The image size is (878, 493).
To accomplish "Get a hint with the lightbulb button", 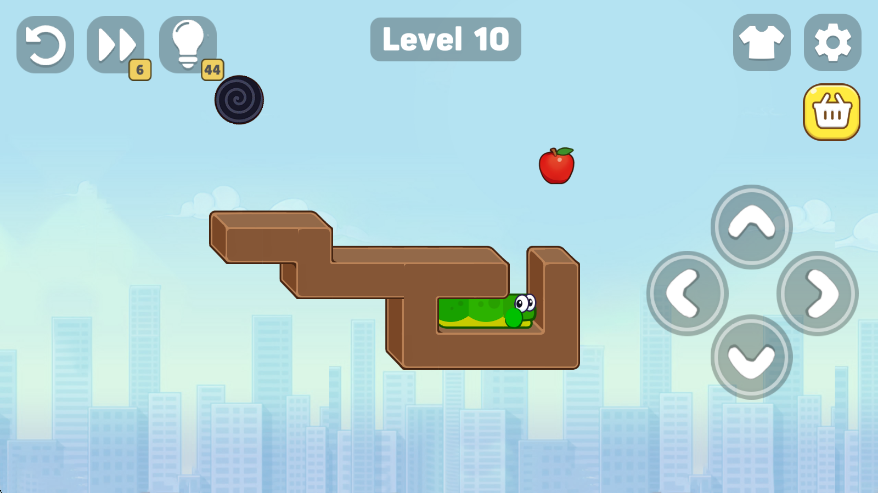I will 187,44.
